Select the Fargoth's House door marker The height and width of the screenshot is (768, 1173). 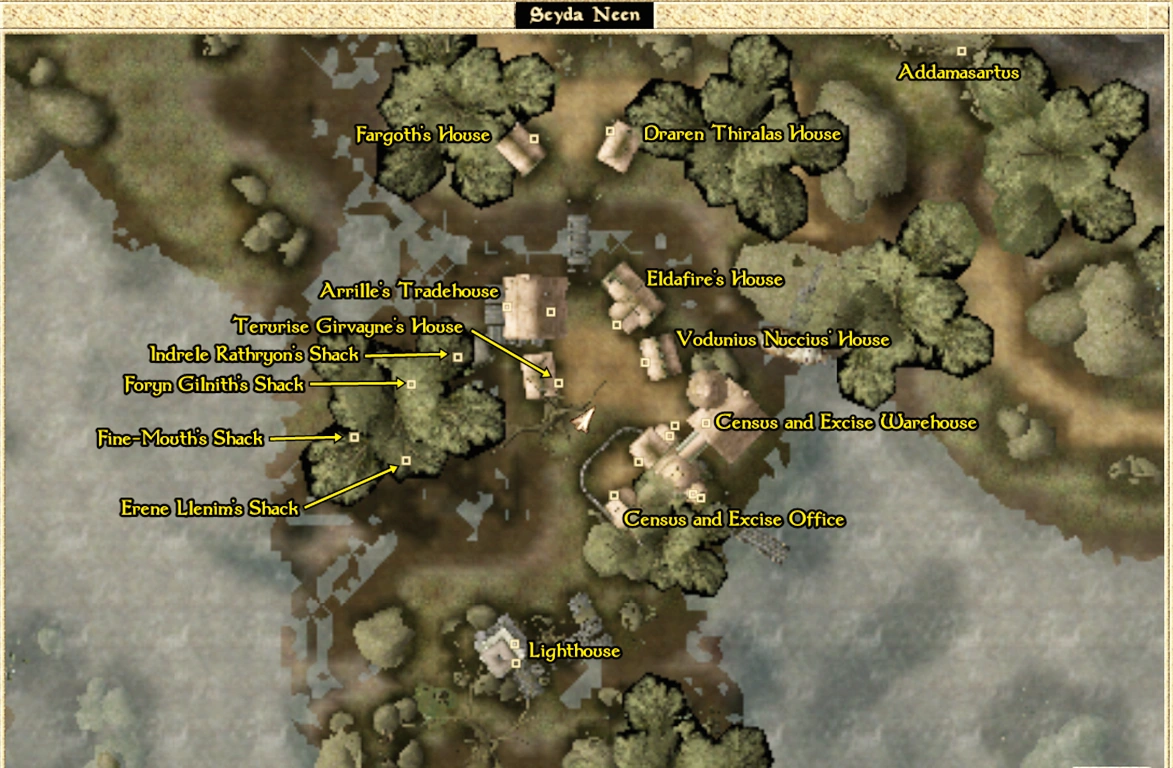(x=534, y=138)
